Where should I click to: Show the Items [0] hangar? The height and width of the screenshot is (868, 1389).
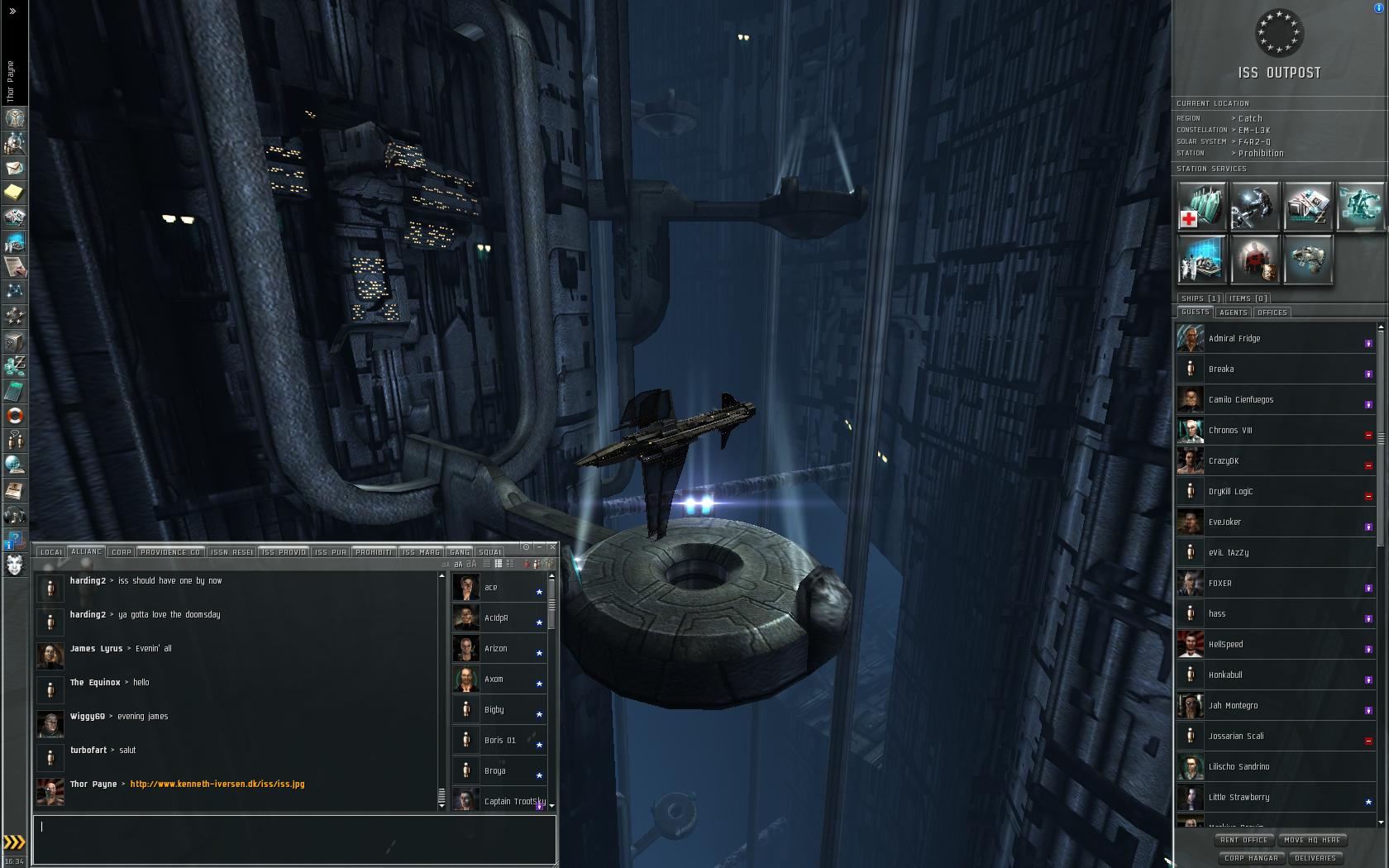pyautogui.click(x=1248, y=298)
